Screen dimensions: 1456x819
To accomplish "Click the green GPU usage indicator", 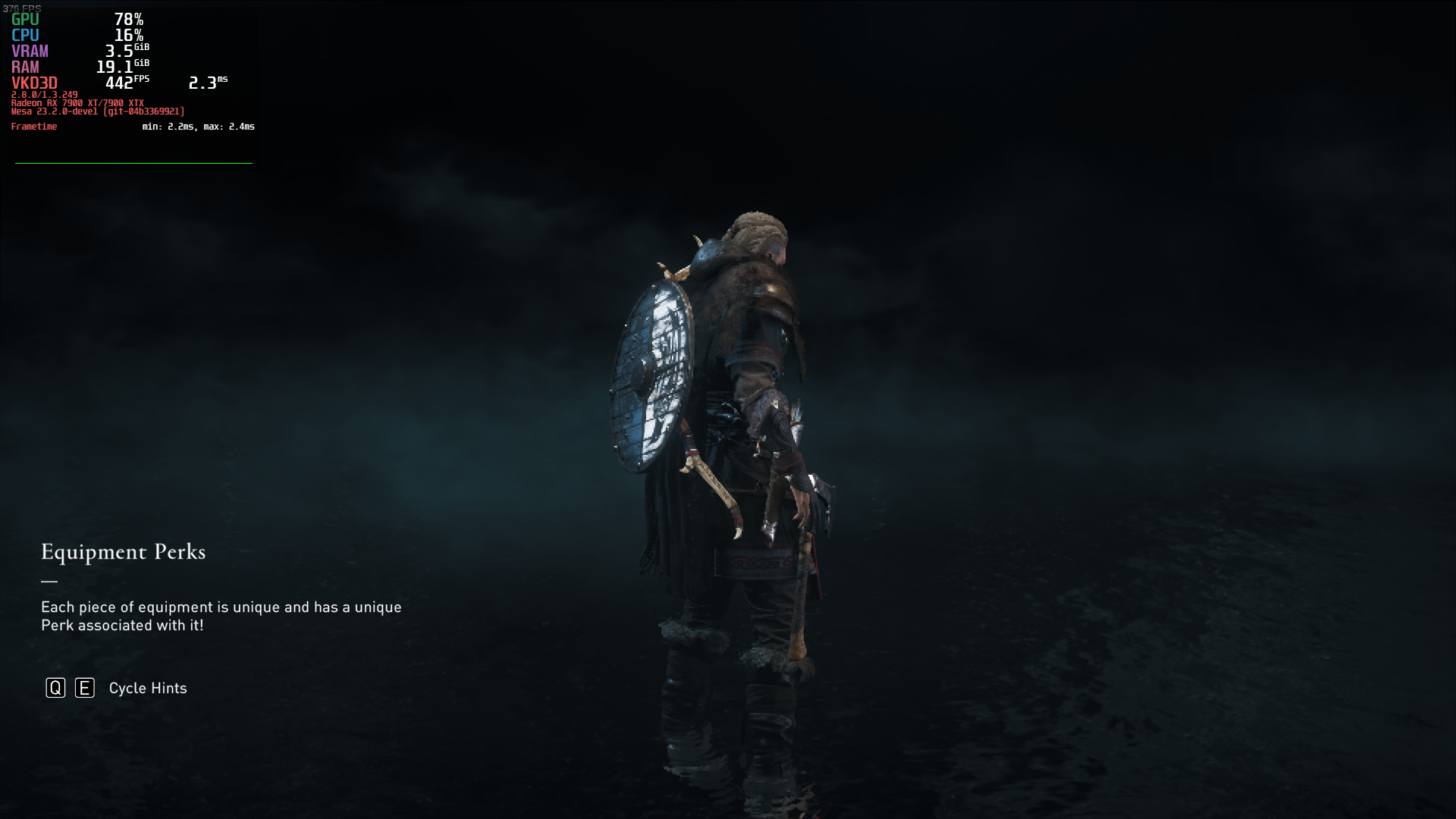I will point(24,19).
